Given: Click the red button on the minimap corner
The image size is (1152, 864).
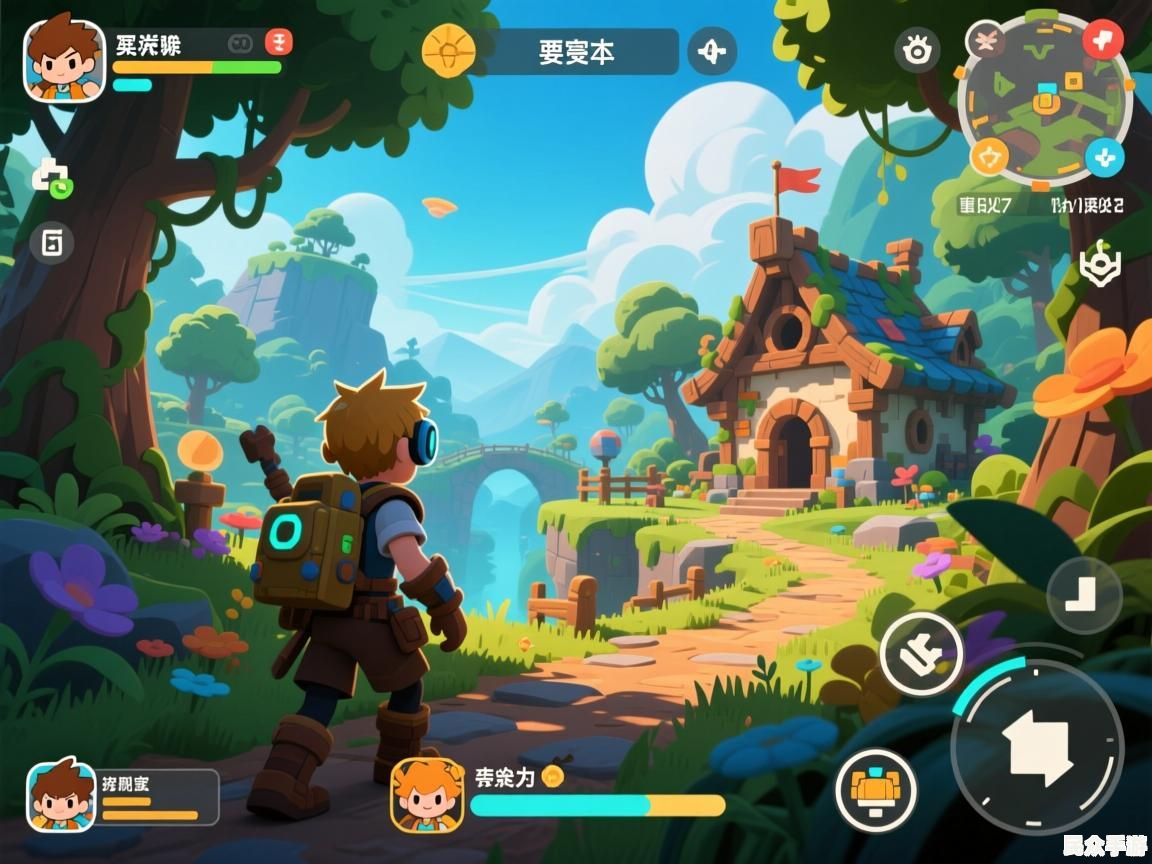Looking at the screenshot, I should [x=1104, y=40].
